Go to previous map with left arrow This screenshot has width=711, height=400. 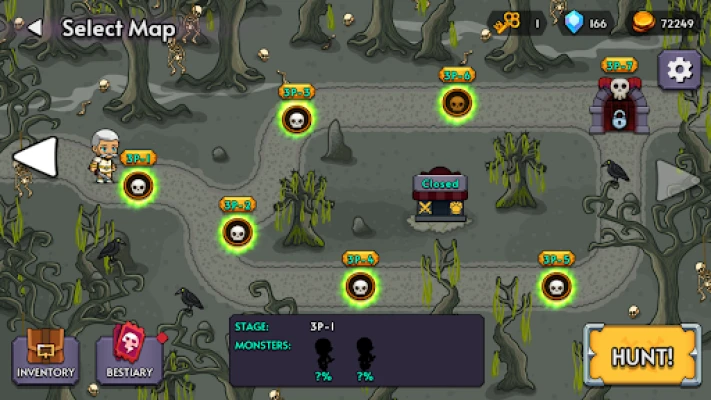tap(34, 157)
